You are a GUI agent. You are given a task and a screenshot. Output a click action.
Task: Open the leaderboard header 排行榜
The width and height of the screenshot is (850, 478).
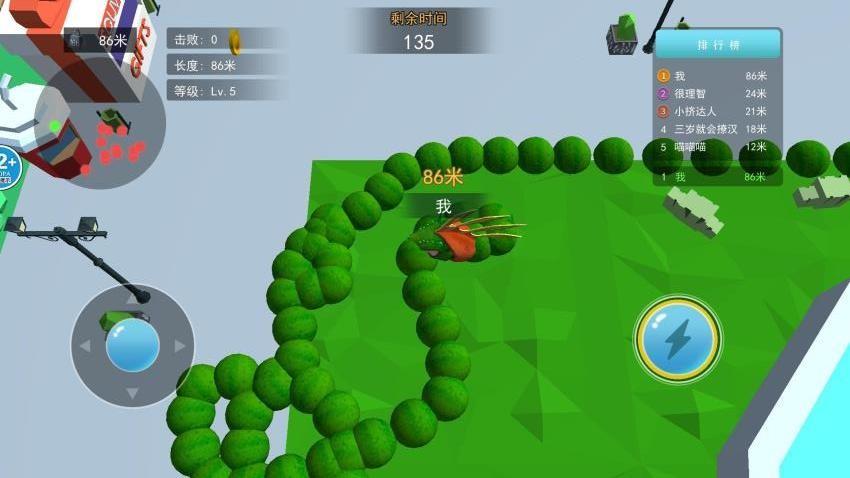point(716,45)
